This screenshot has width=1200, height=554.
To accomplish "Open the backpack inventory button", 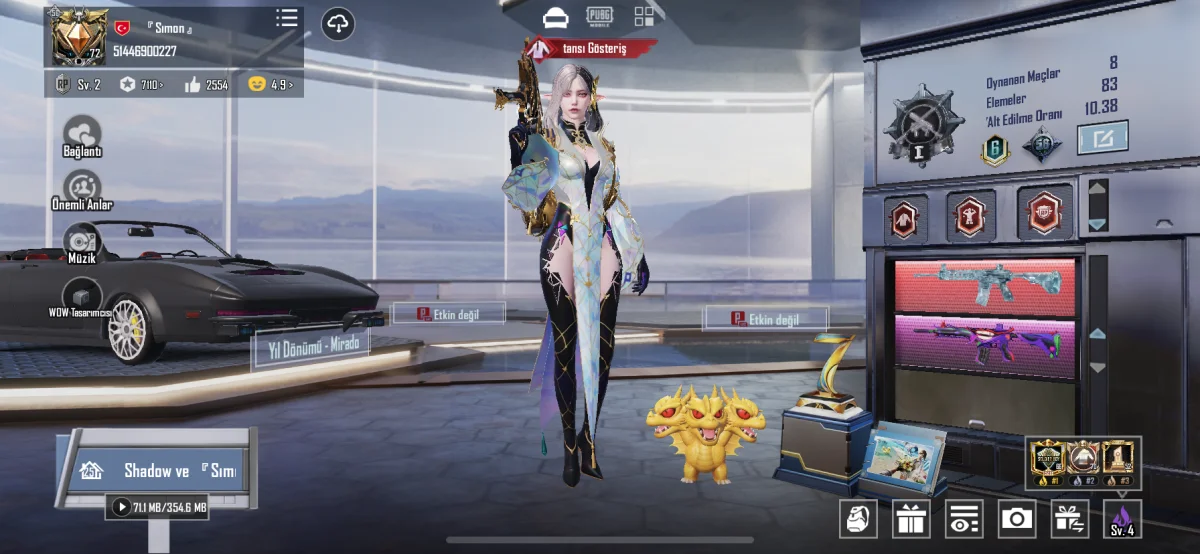I will point(857,518).
